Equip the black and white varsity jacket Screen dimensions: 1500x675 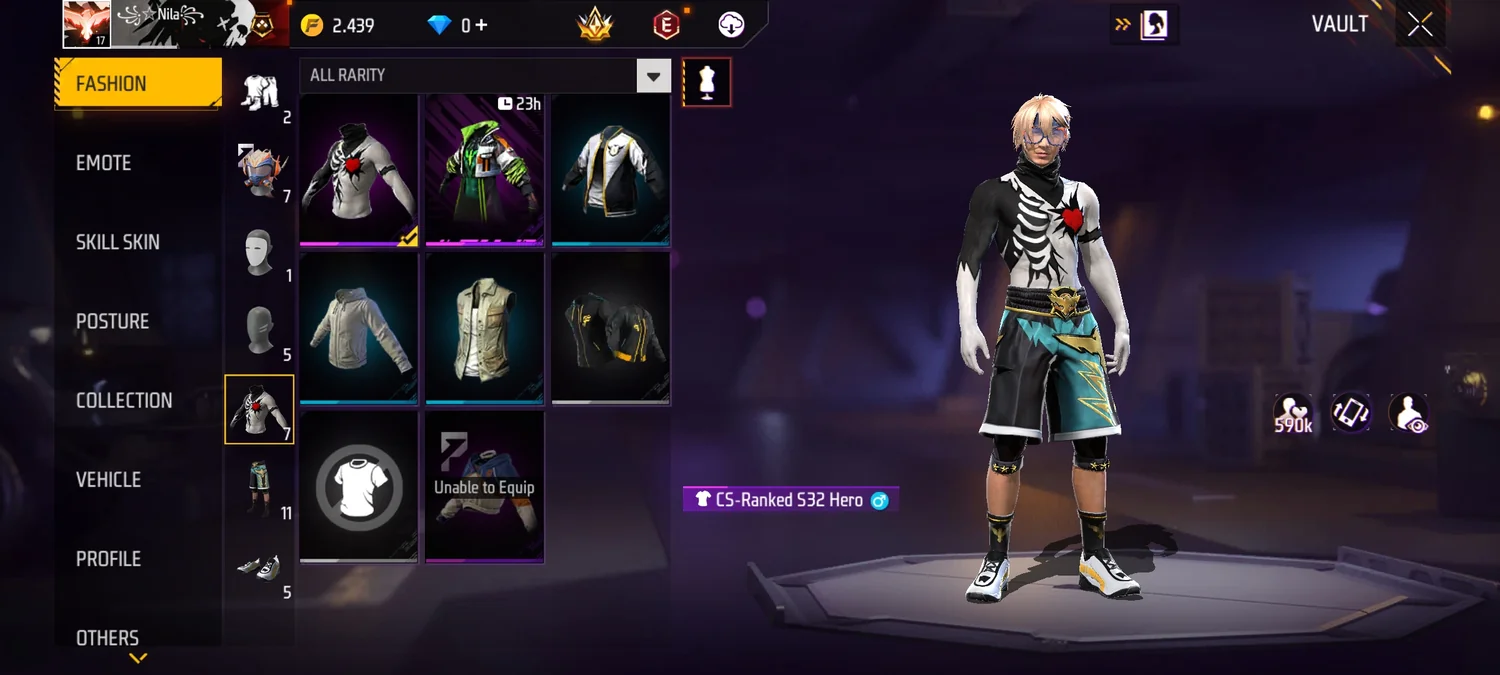611,170
